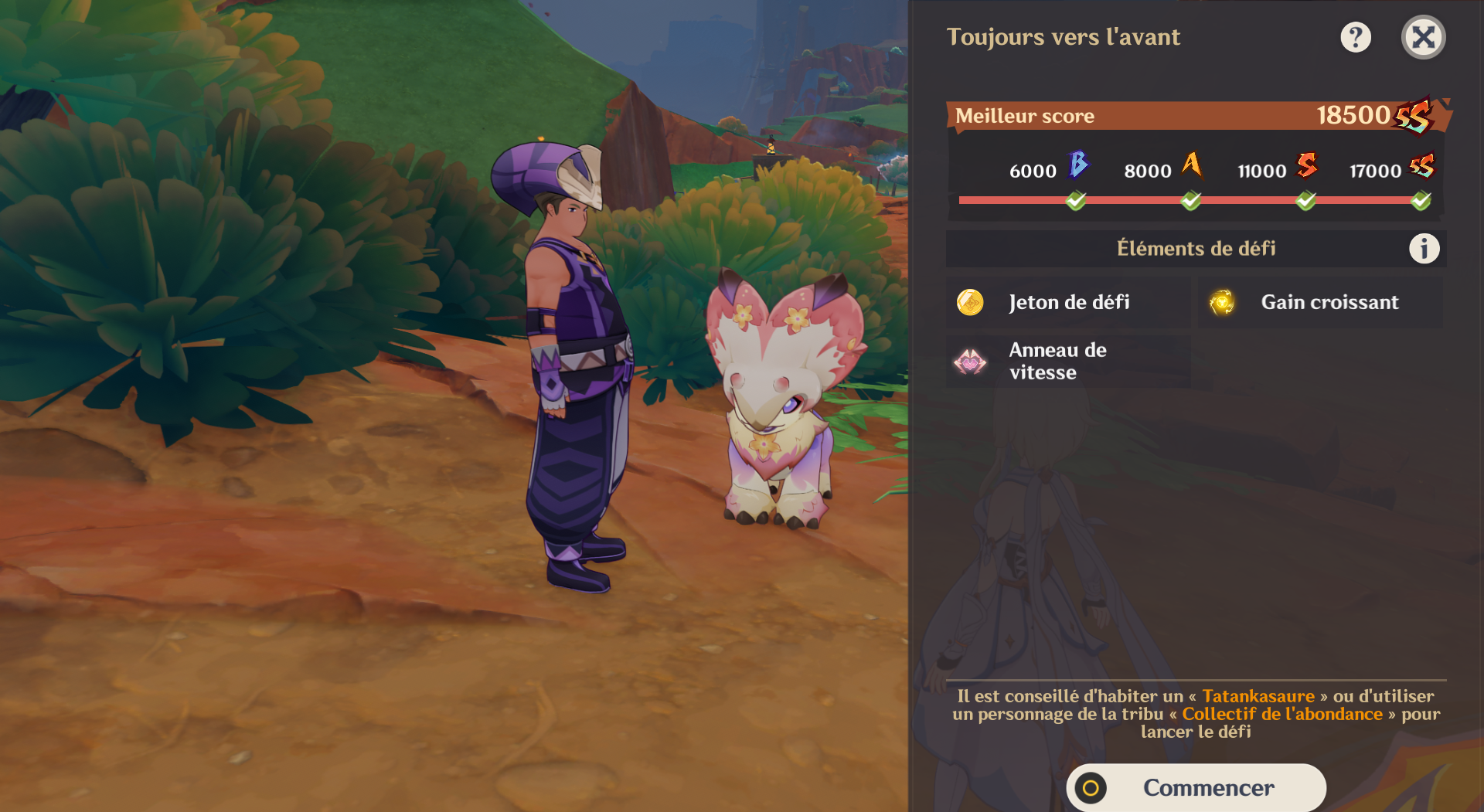
Task: Open the Collectif de l'abondance link
Action: [1281, 714]
